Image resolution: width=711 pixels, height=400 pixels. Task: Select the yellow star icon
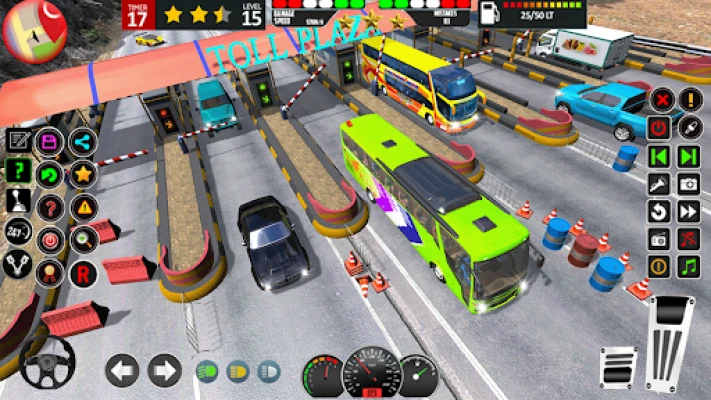(x=82, y=175)
